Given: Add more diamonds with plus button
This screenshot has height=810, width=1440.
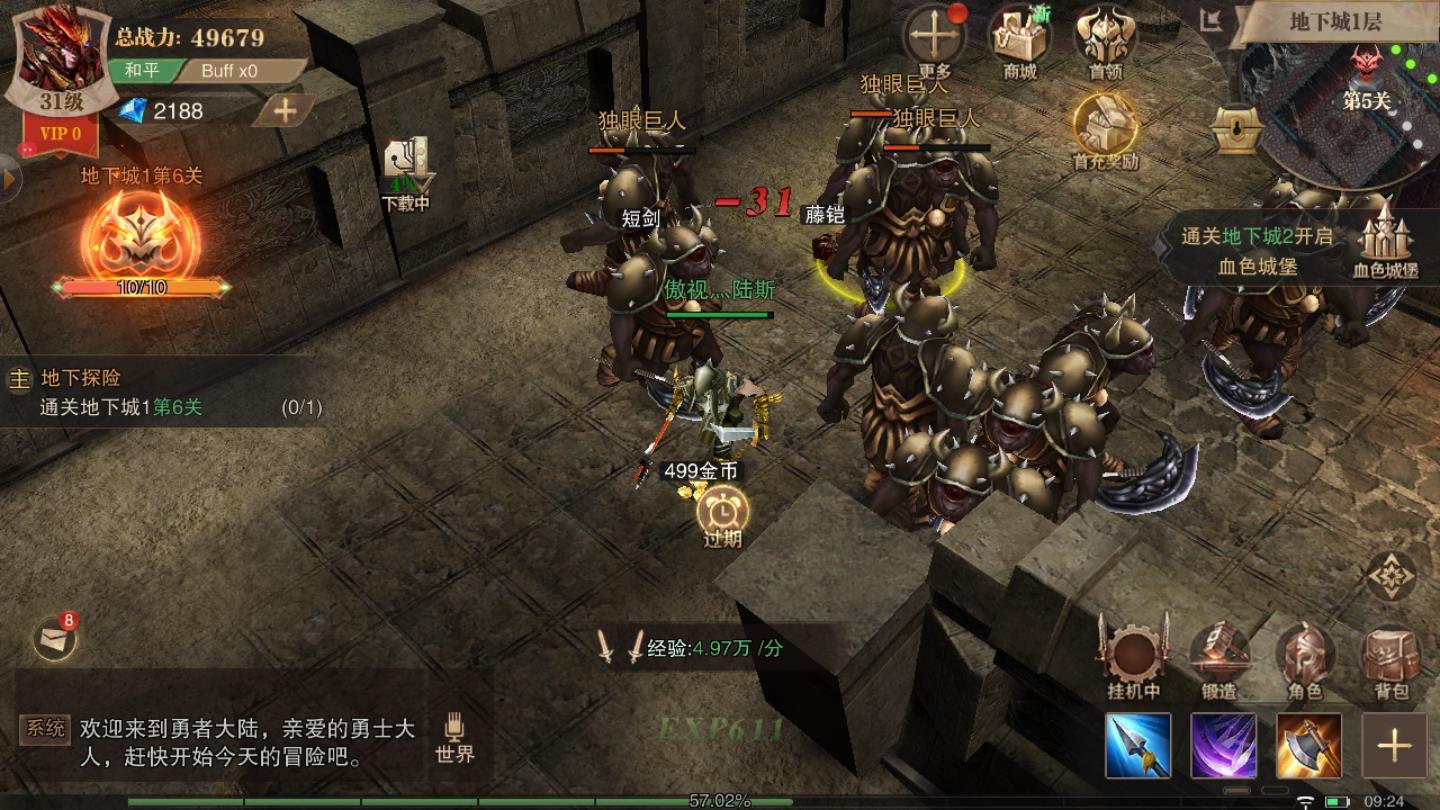Looking at the screenshot, I should click(x=284, y=110).
